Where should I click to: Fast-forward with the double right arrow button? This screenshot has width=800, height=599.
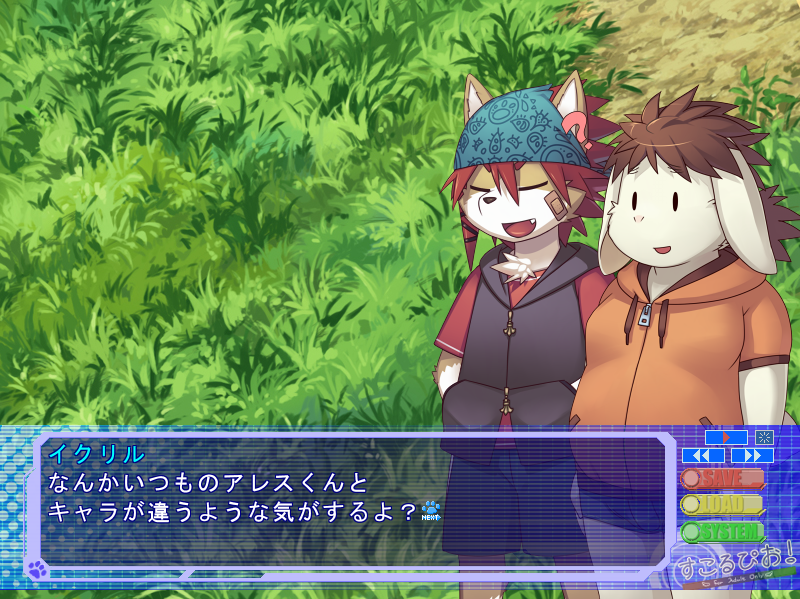(752, 456)
